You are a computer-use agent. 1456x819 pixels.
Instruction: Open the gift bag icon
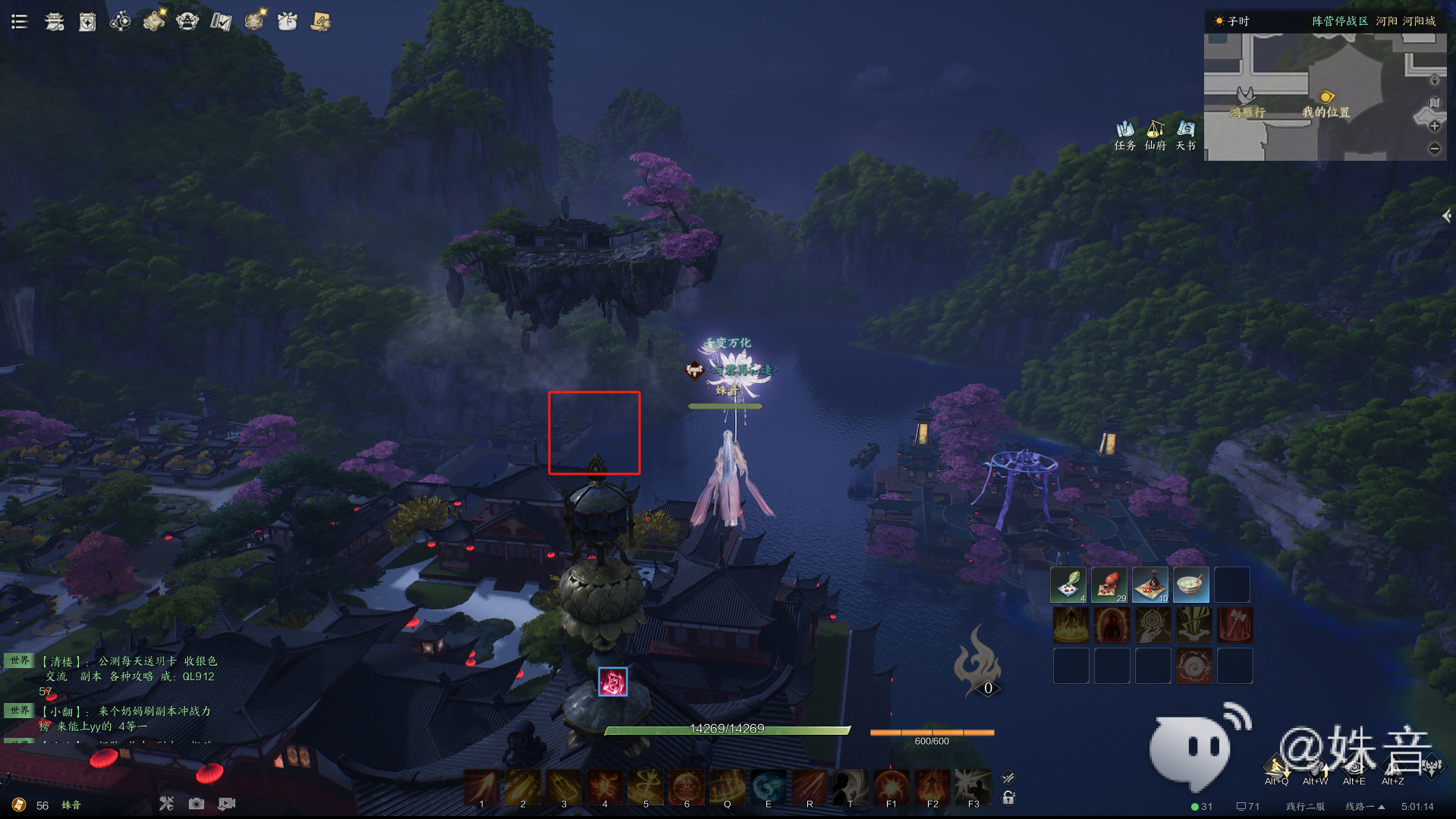288,21
